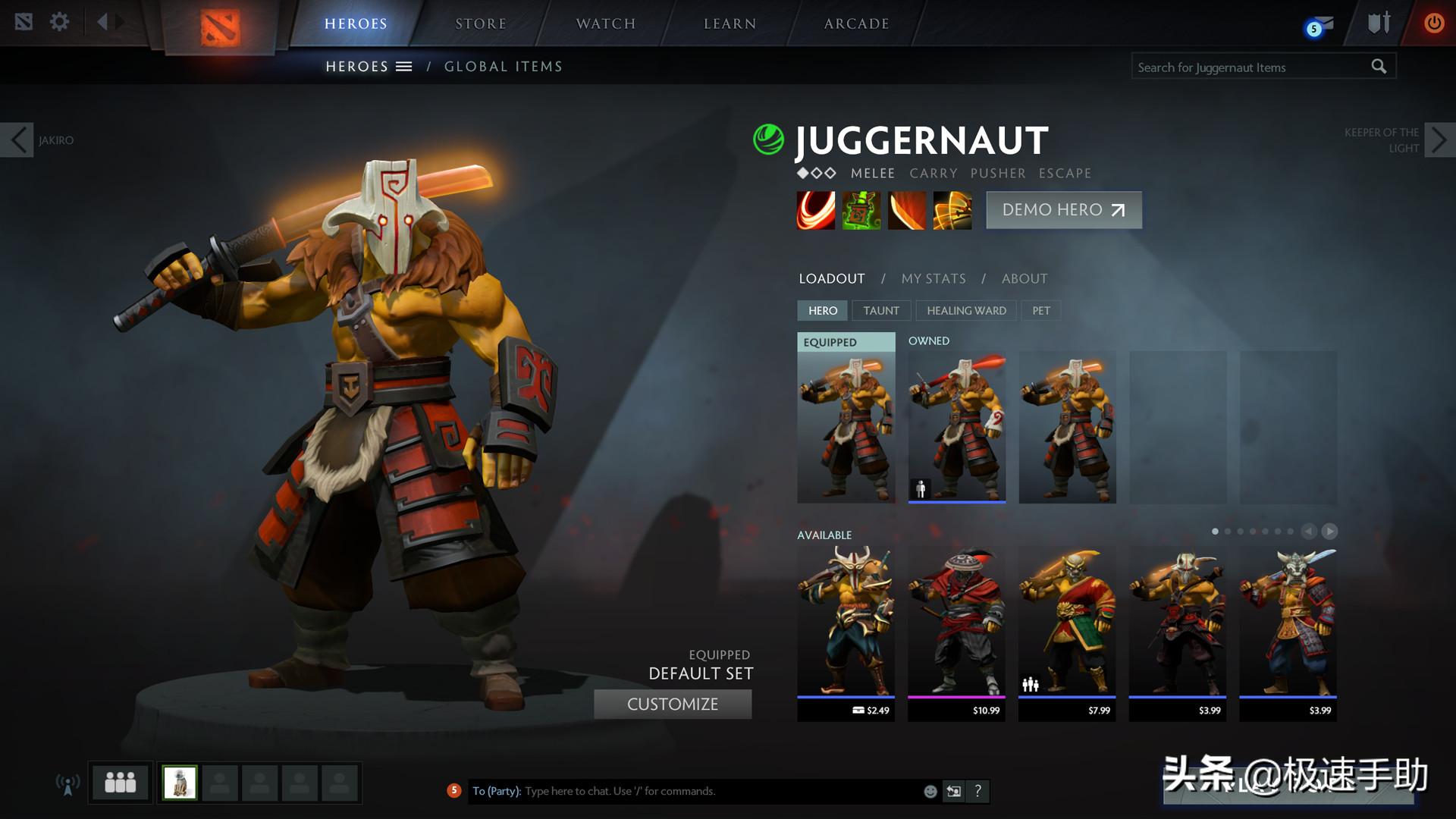Click the Omnislash ability icon
Screen dimensions: 1456x819
pos(952,210)
